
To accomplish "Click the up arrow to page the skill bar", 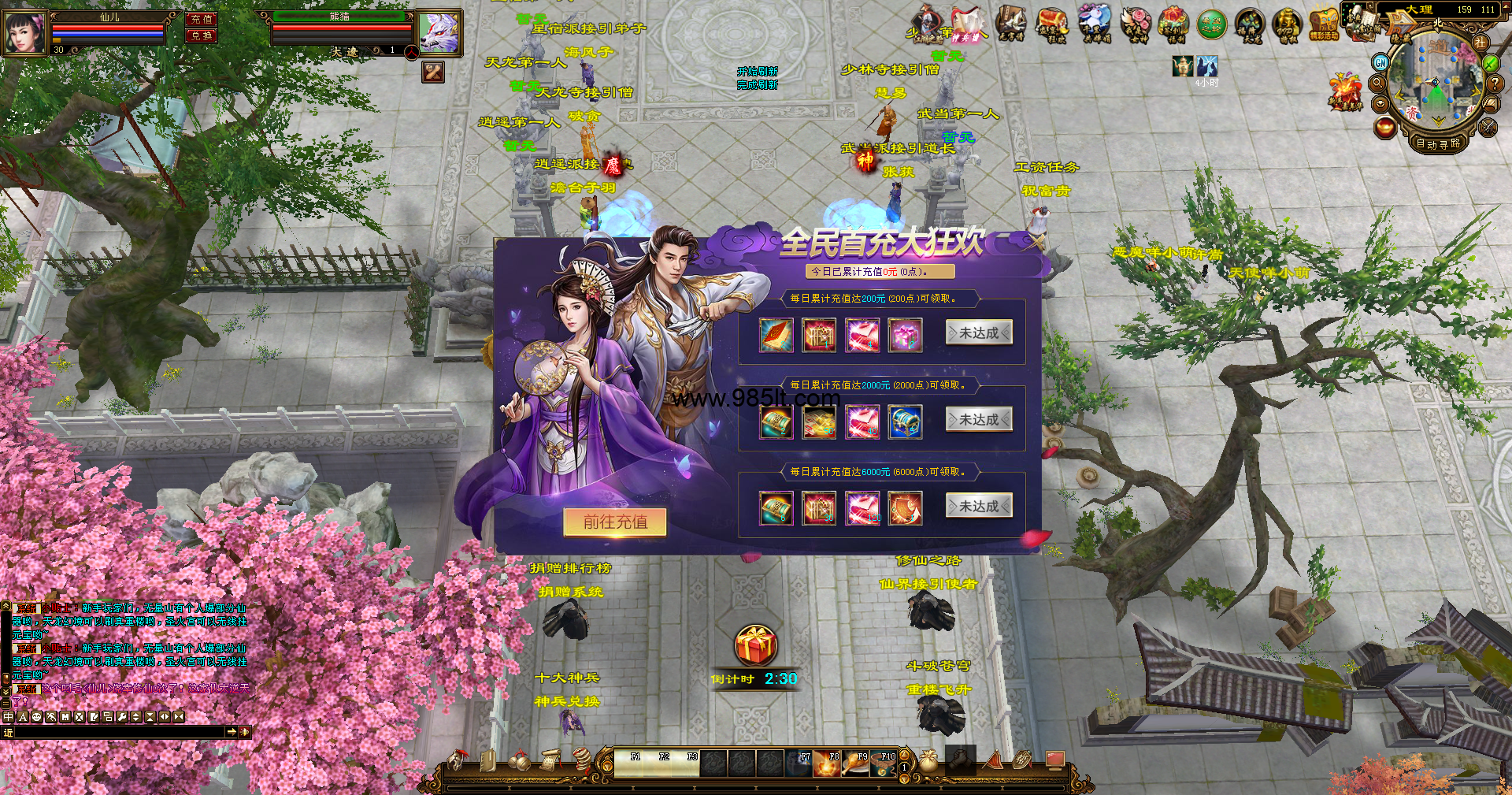I will pyautogui.click(x=903, y=756).
